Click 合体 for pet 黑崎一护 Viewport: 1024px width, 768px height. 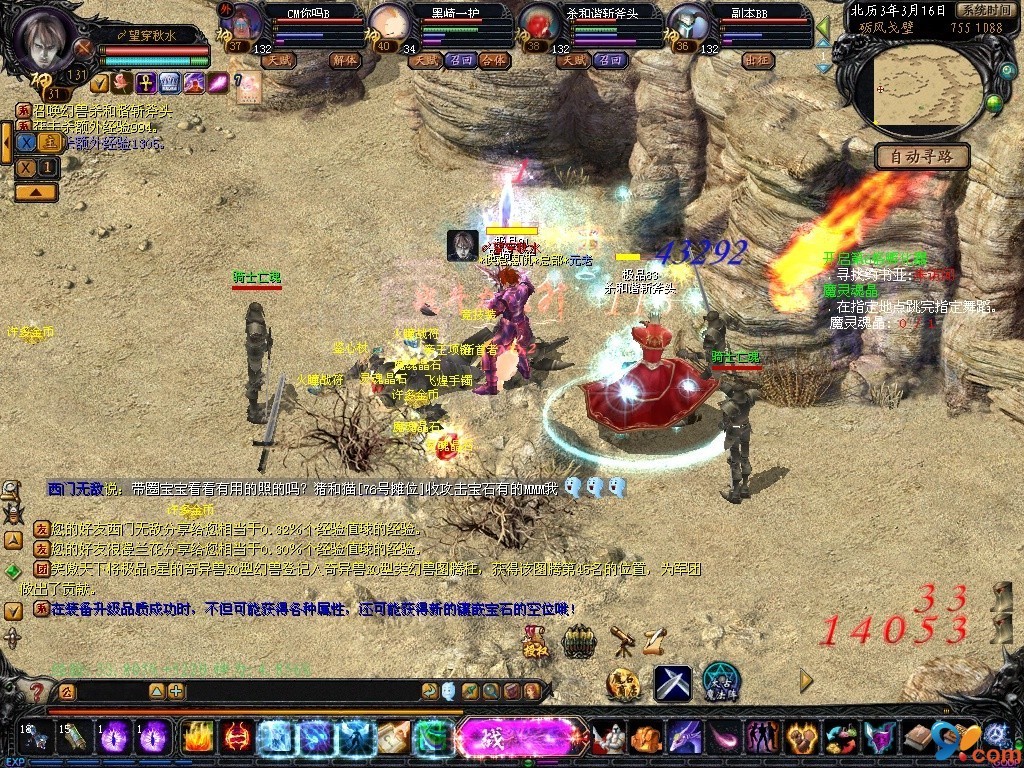pos(493,60)
